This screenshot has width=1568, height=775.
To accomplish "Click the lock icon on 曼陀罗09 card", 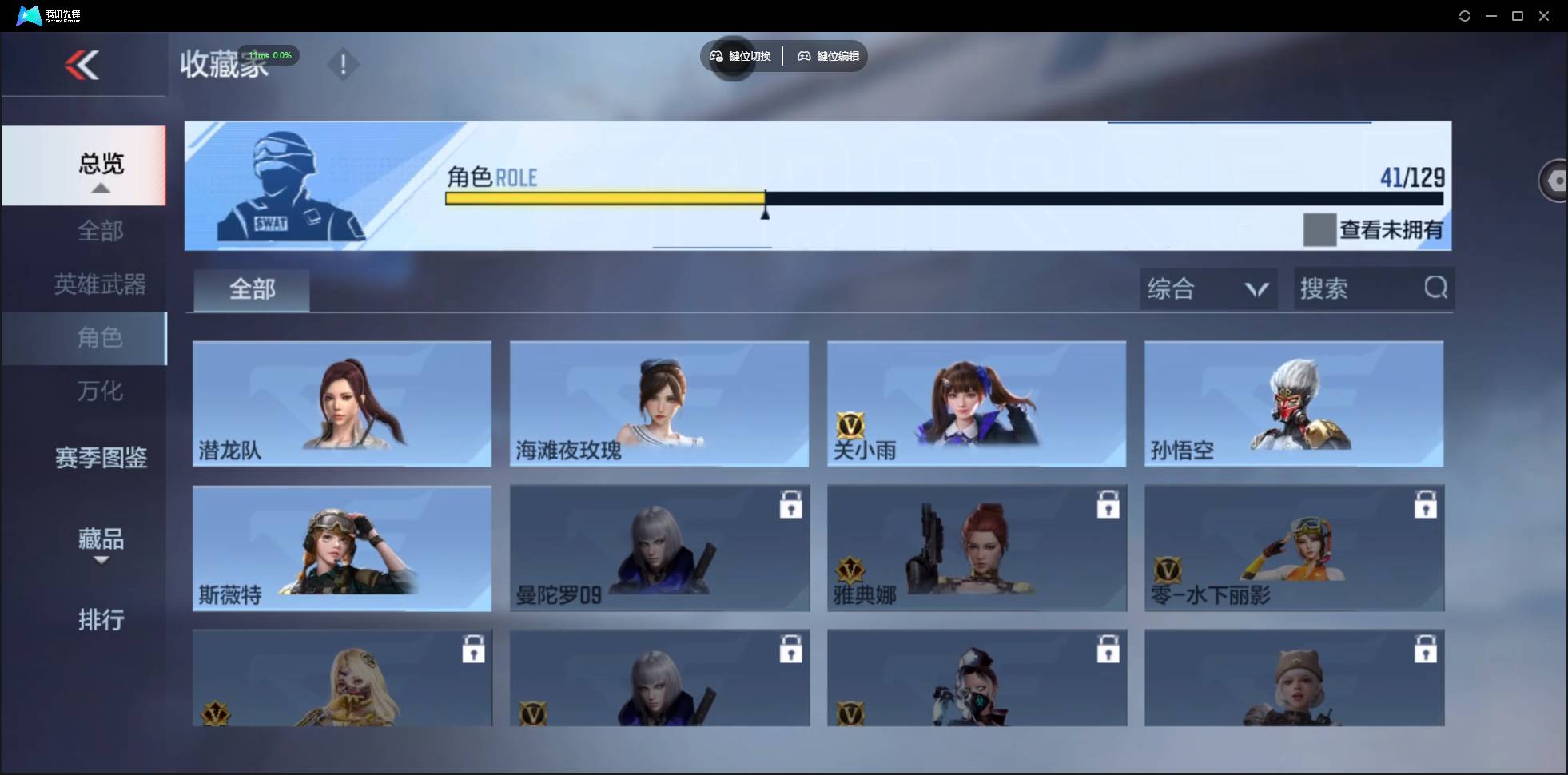I will [x=790, y=504].
